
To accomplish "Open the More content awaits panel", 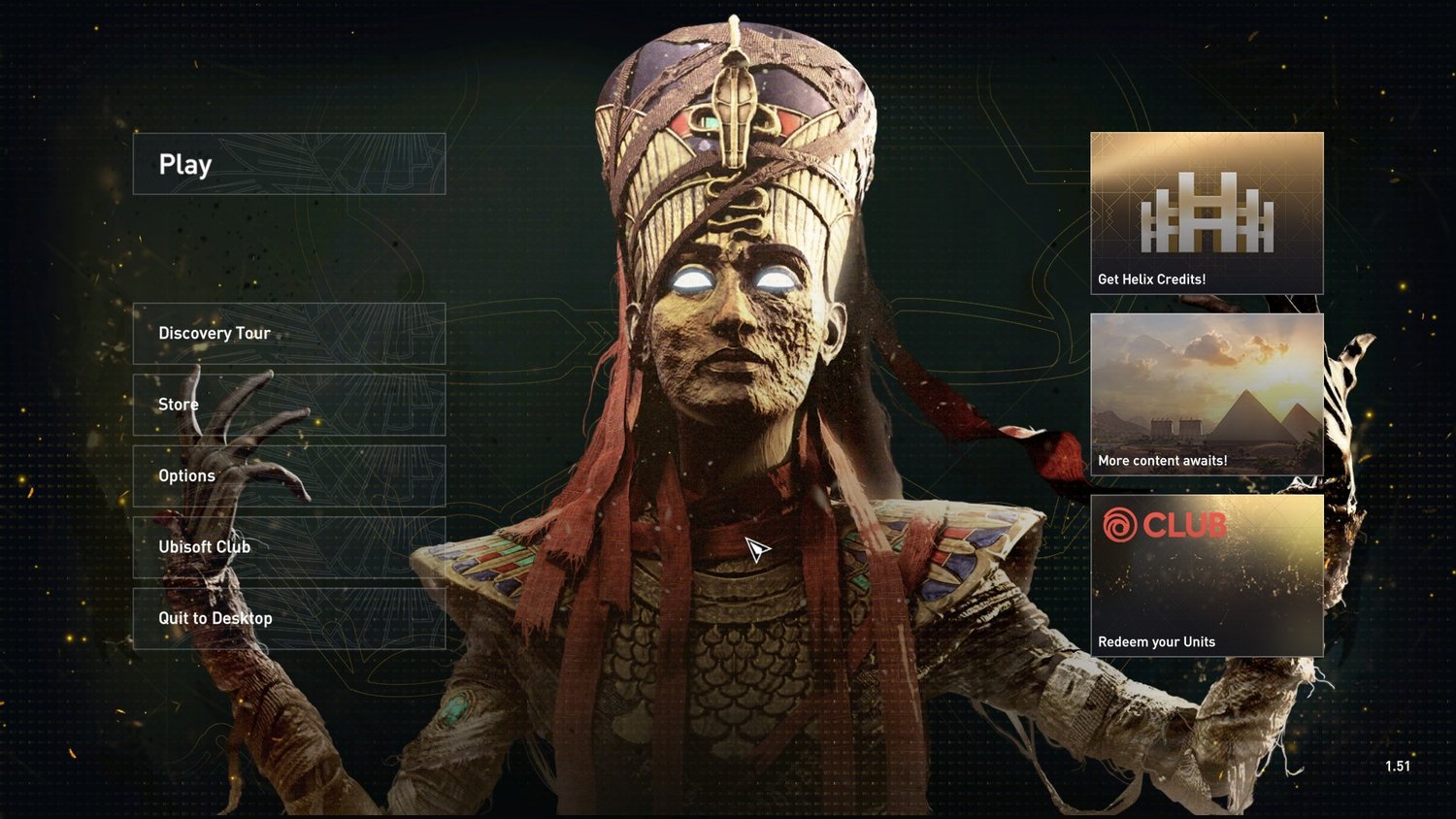I will pyautogui.click(x=1207, y=394).
